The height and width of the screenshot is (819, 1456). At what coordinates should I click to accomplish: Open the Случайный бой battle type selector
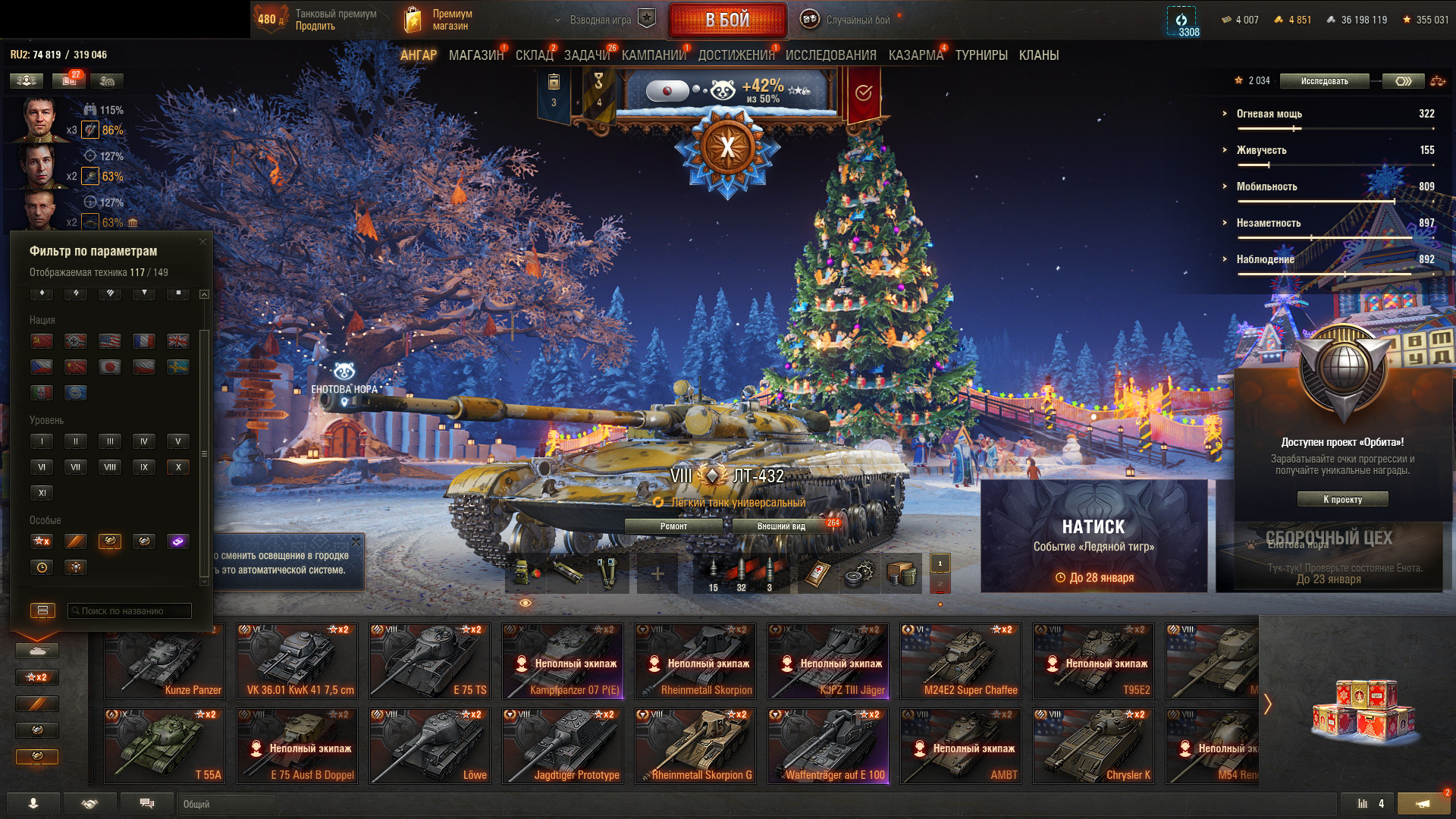tap(848, 20)
